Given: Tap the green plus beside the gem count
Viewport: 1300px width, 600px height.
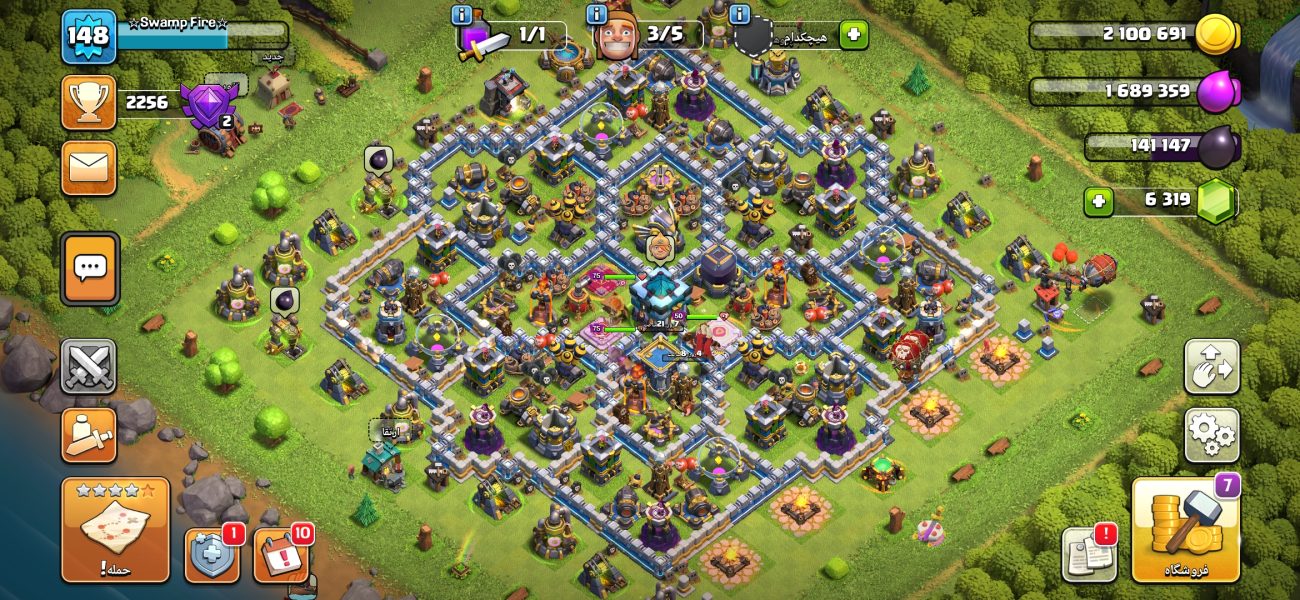Looking at the screenshot, I should pos(1098,201).
